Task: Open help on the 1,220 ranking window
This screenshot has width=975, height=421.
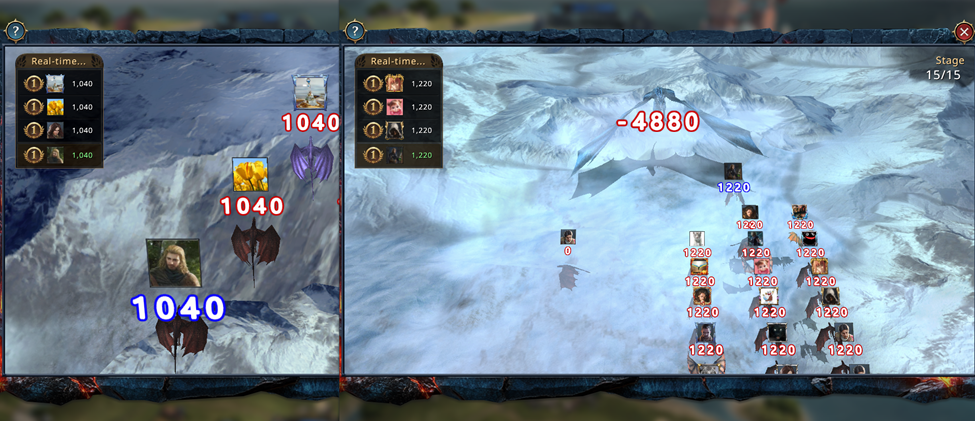Action: coord(356,32)
